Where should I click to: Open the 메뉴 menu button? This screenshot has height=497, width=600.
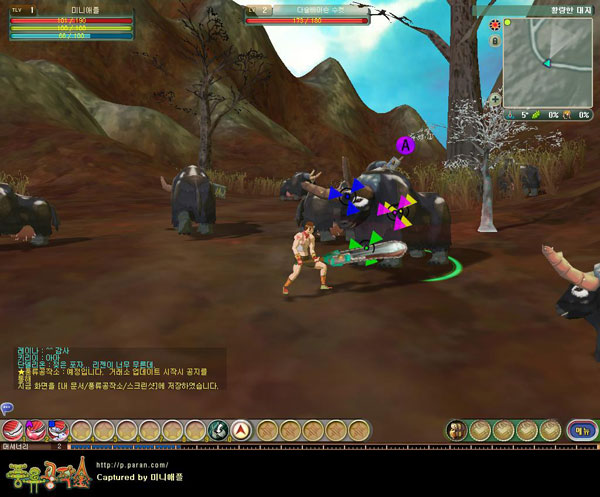pyautogui.click(x=578, y=430)
